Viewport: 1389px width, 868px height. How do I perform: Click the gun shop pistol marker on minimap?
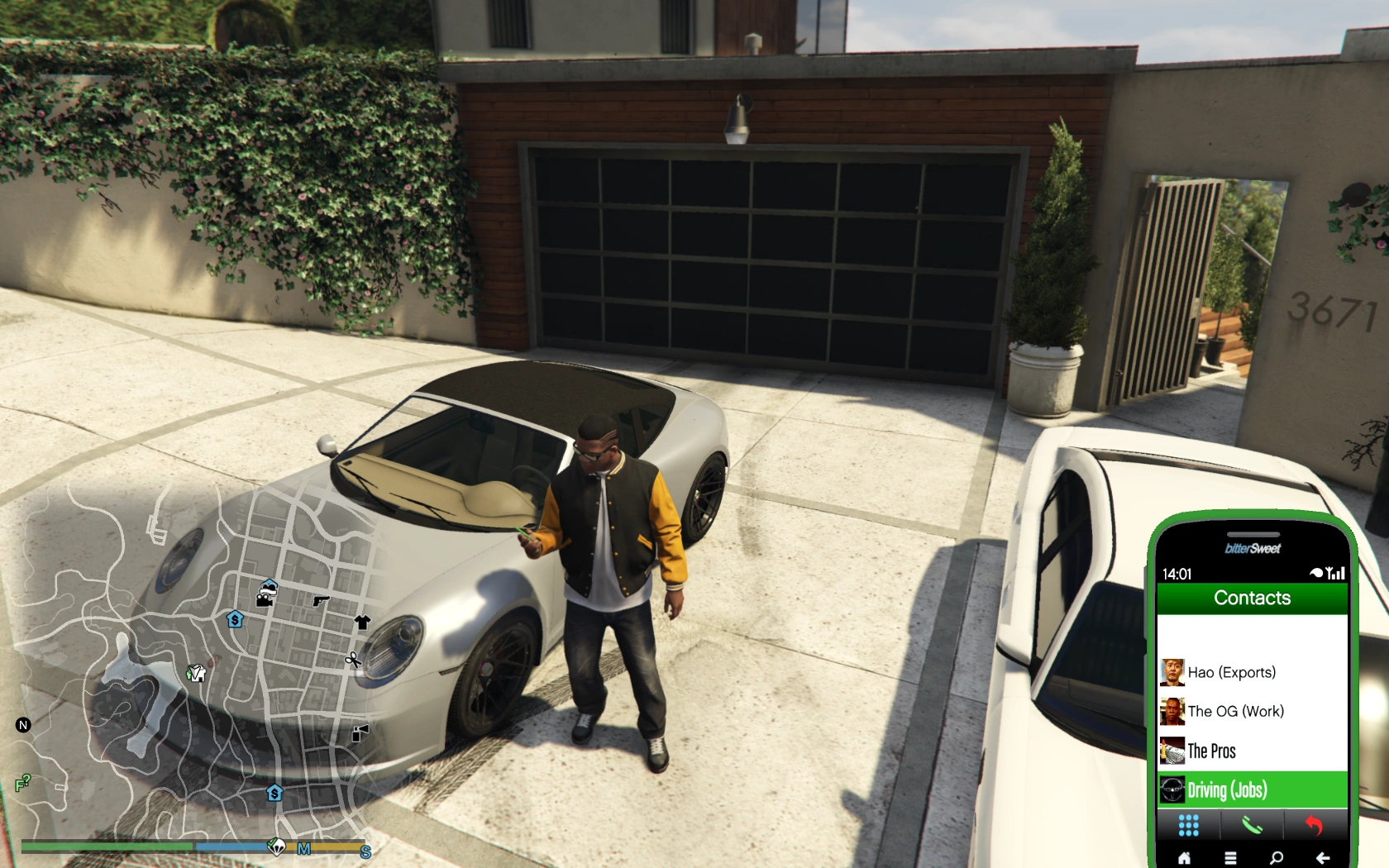tap(321, 601)
